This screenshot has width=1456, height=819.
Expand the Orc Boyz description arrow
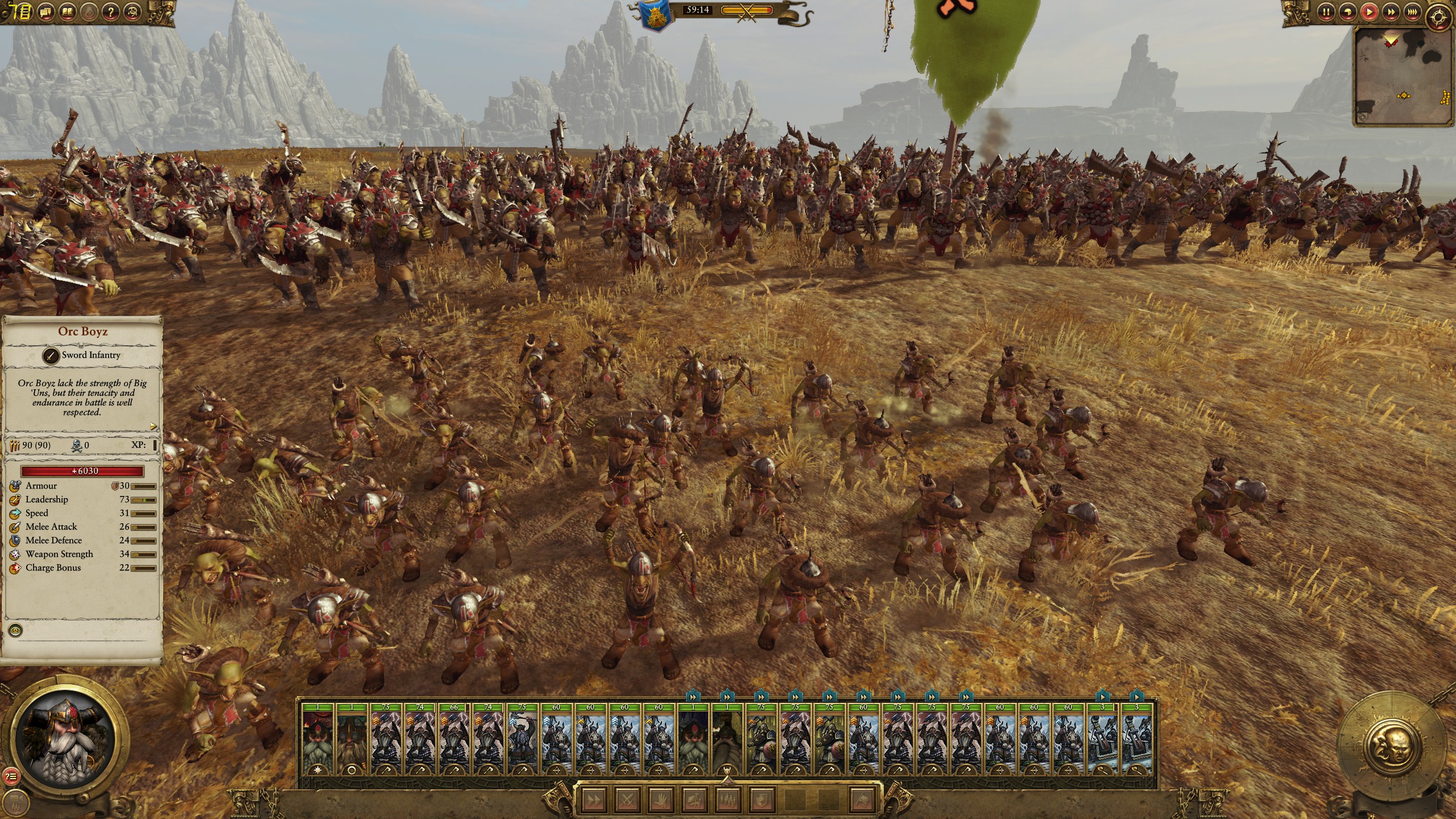click(153, 426)
